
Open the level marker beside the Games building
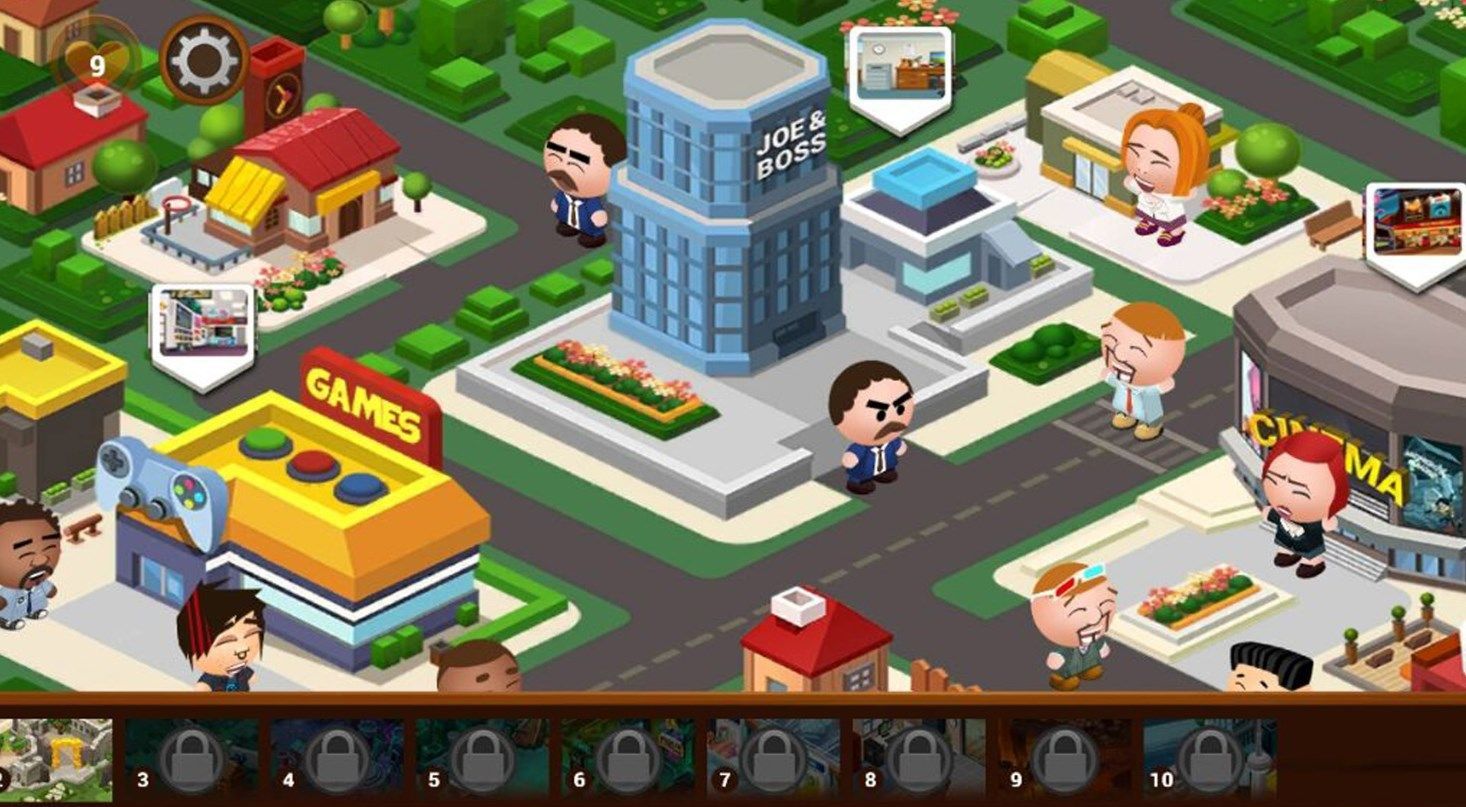pyautogui.click(x=202, y=328)
